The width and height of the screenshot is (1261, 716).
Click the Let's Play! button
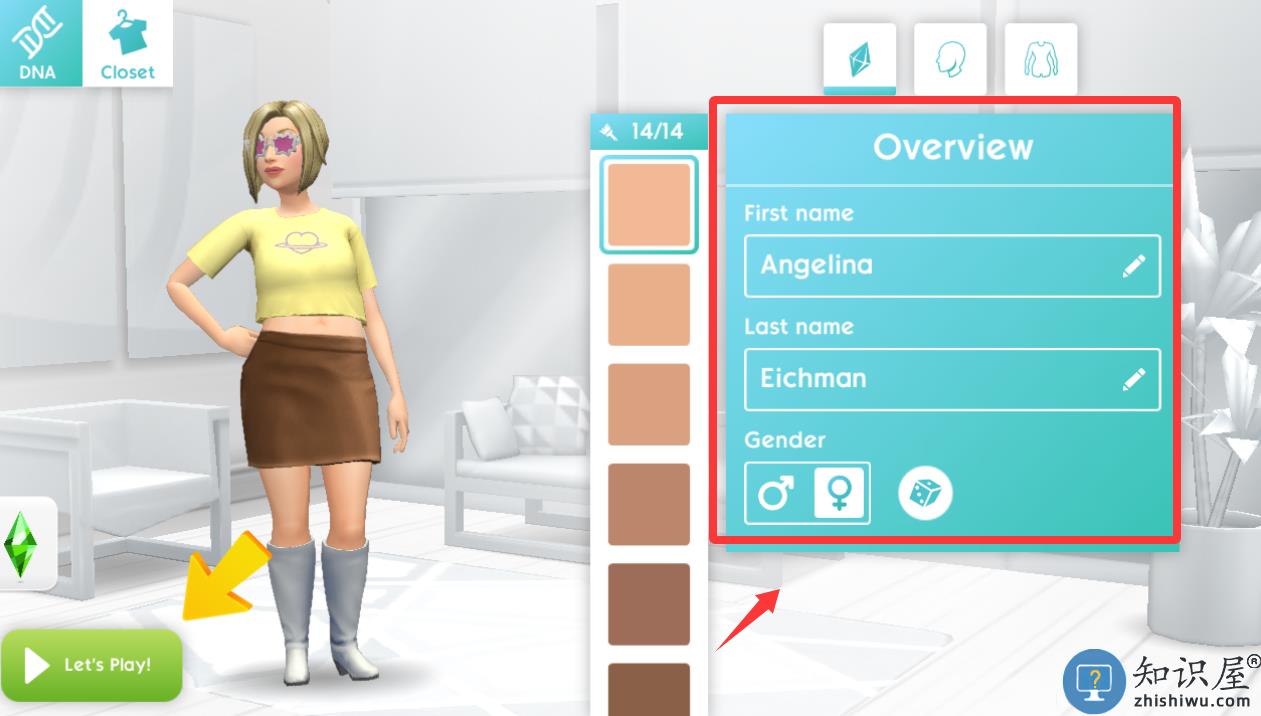coord(92,665)
